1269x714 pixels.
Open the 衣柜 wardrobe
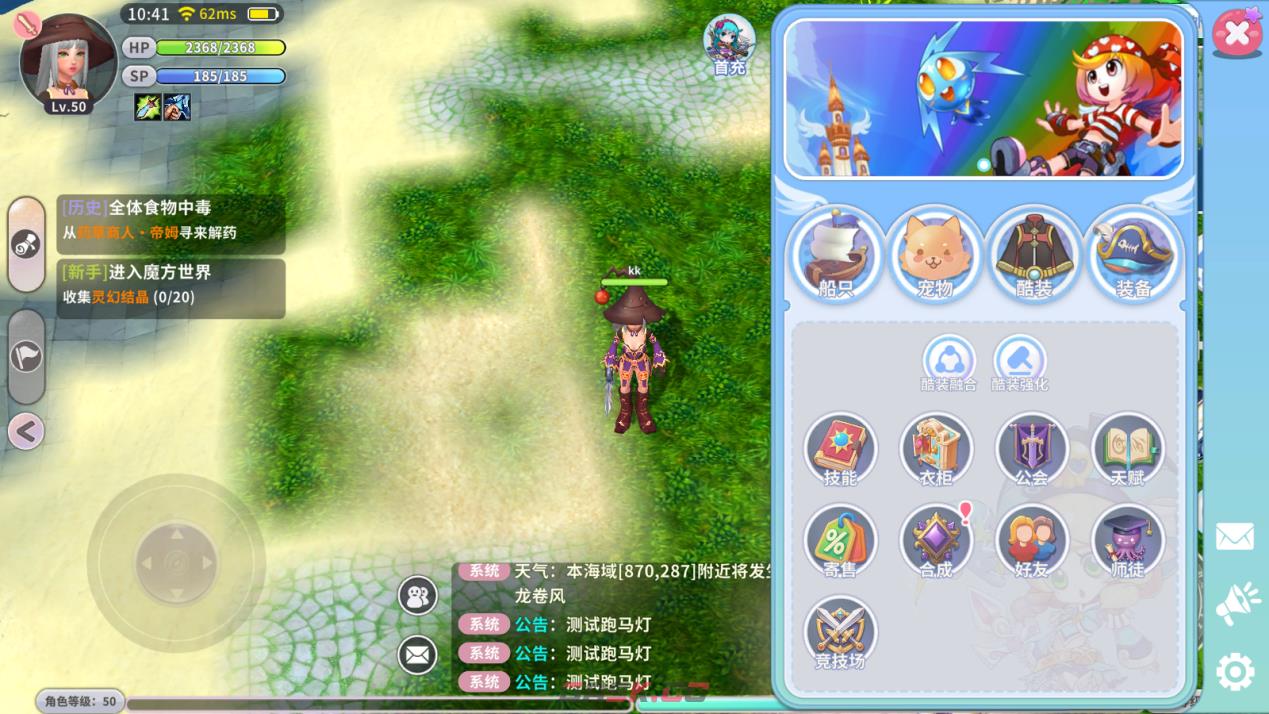[x=936, y=449]
